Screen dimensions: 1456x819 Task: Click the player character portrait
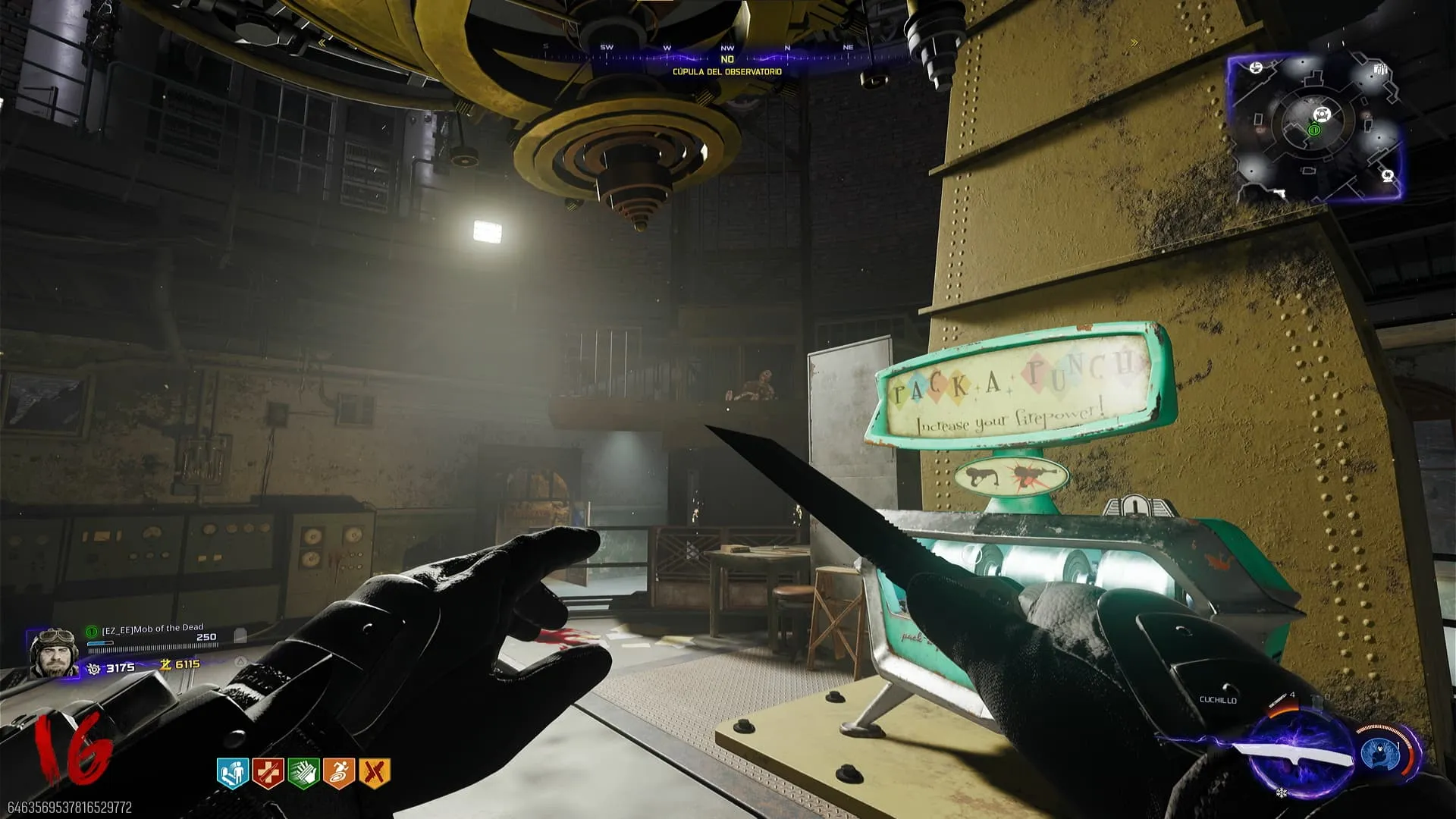tap(53, 651)
